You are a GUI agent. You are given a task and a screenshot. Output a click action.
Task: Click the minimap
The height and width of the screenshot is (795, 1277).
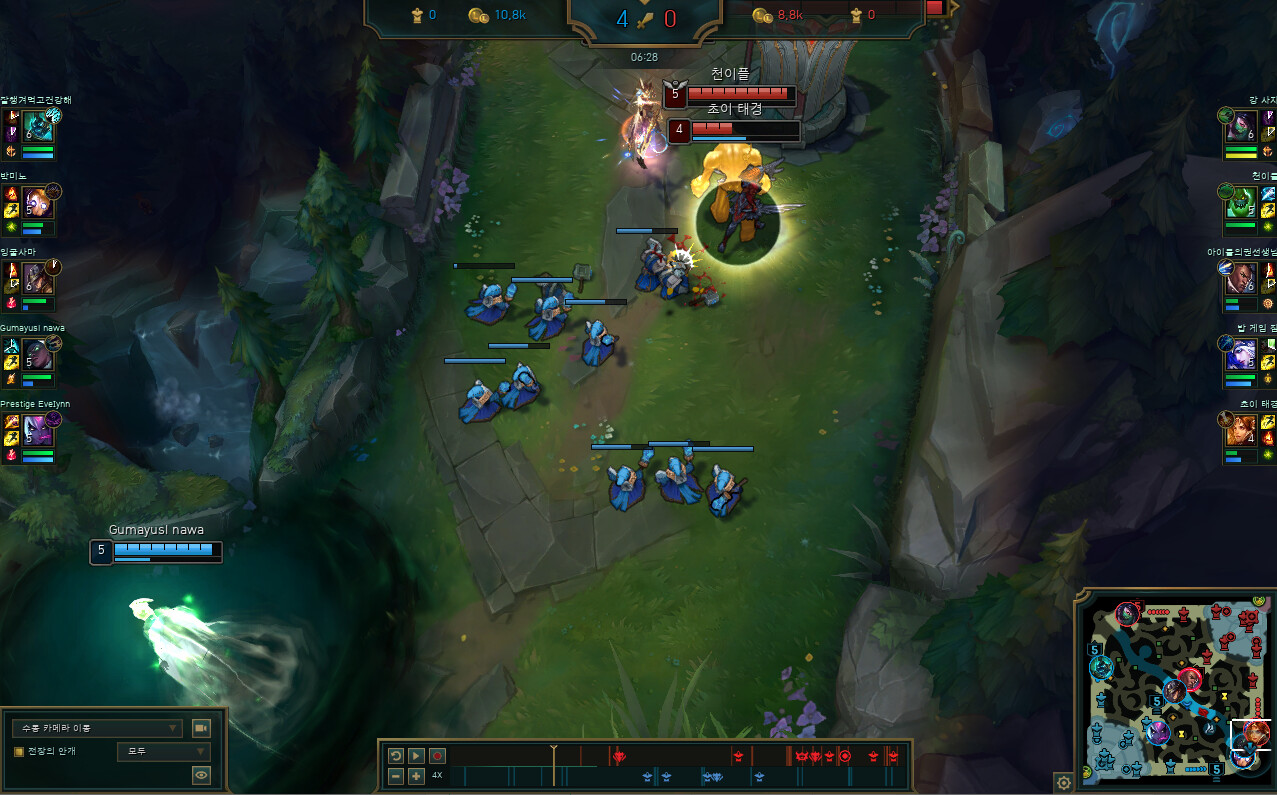[1175, 690]
